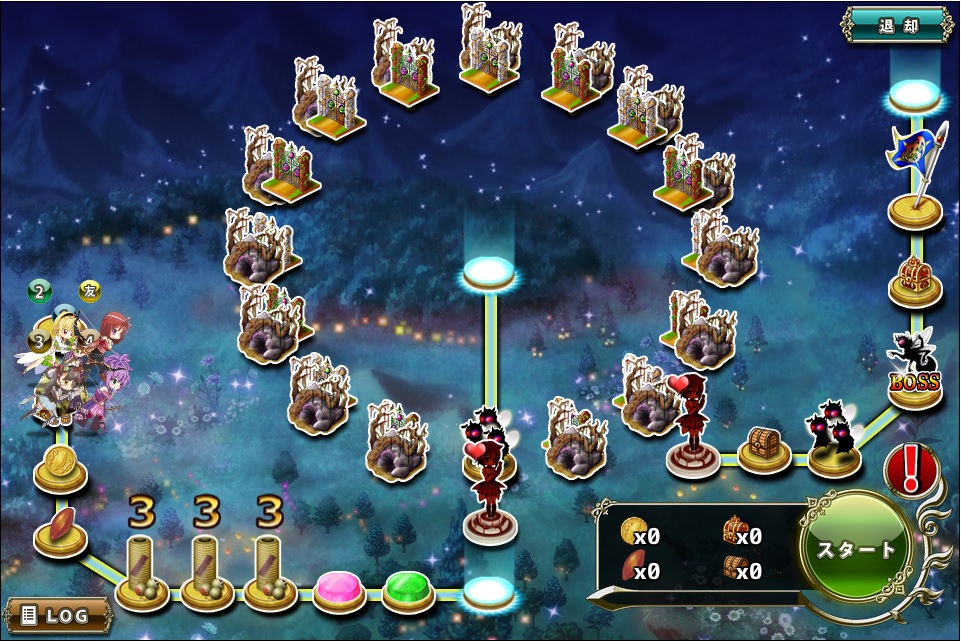Select the BOSS node on the map

915,379
